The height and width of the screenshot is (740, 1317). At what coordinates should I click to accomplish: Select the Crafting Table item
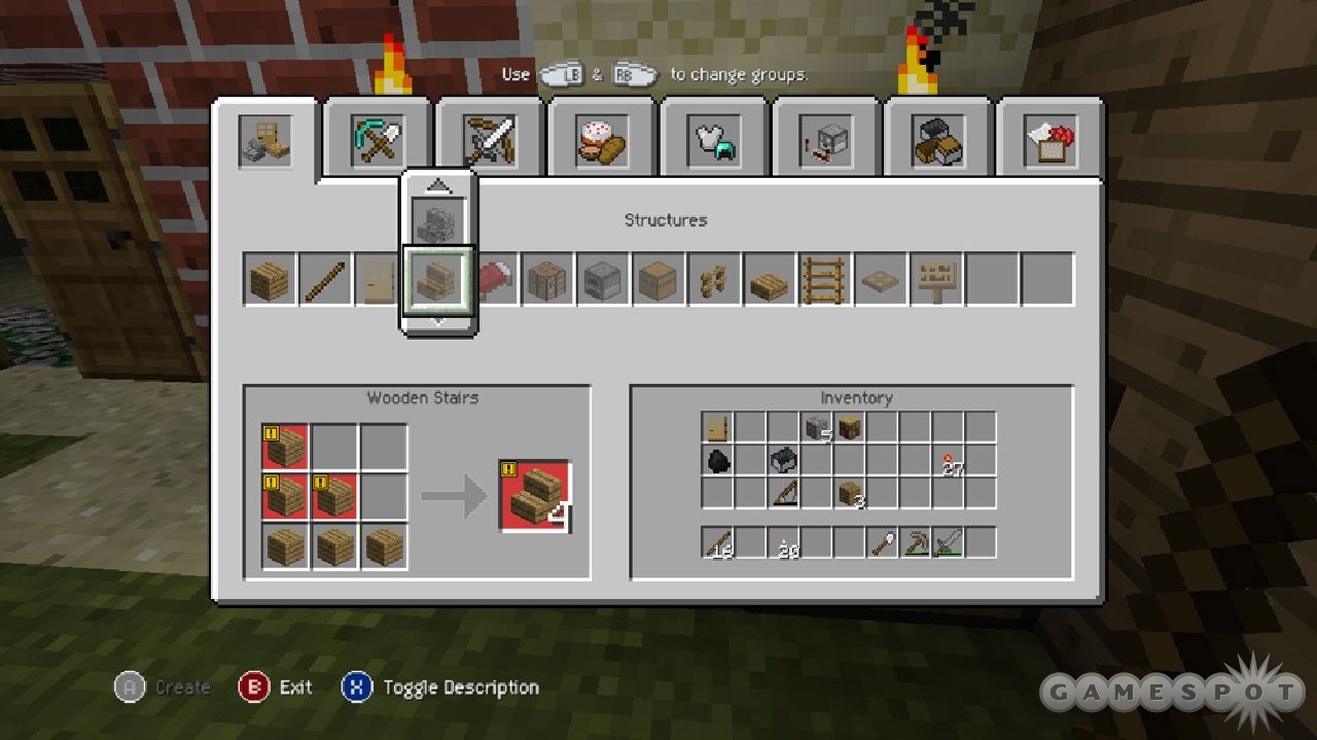click(x=548, y=279)
